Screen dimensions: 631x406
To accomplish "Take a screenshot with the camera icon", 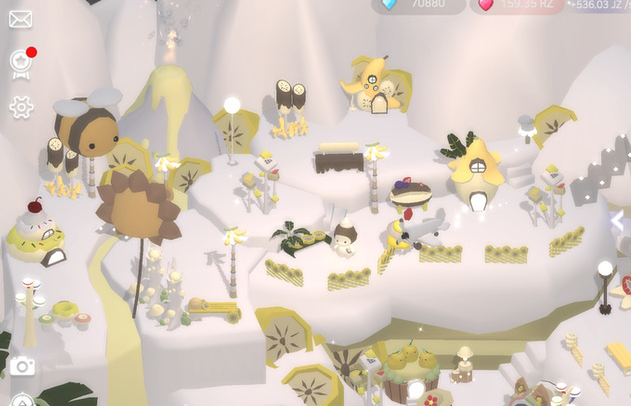I will click(22, 366).
